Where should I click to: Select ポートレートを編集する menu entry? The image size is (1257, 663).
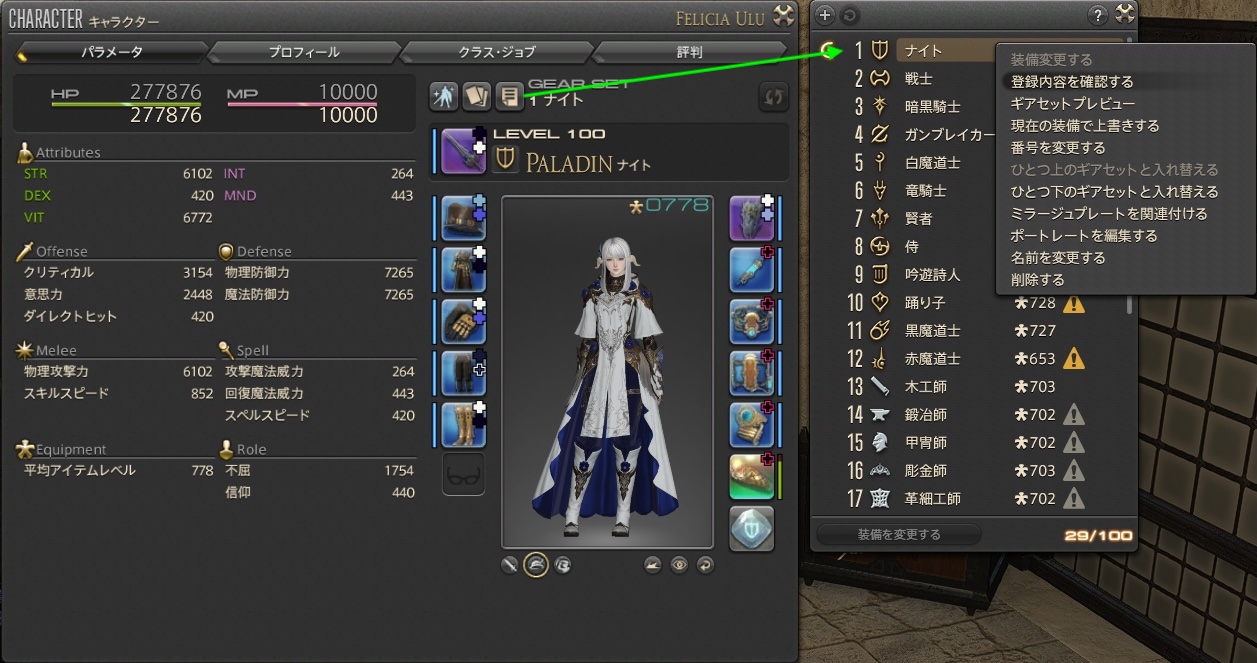coord(1084,236)
